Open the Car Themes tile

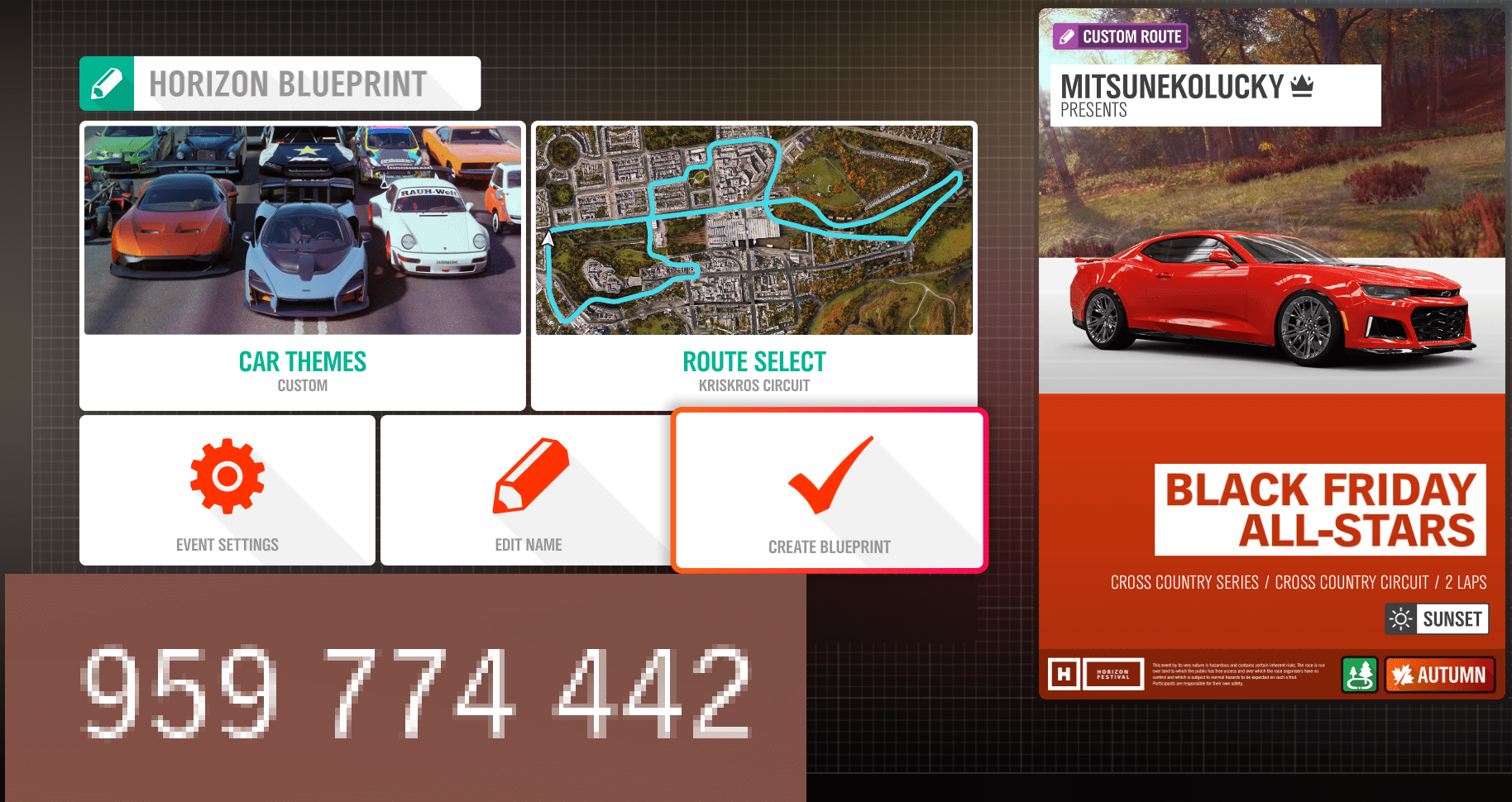click(x=303, y=265)
